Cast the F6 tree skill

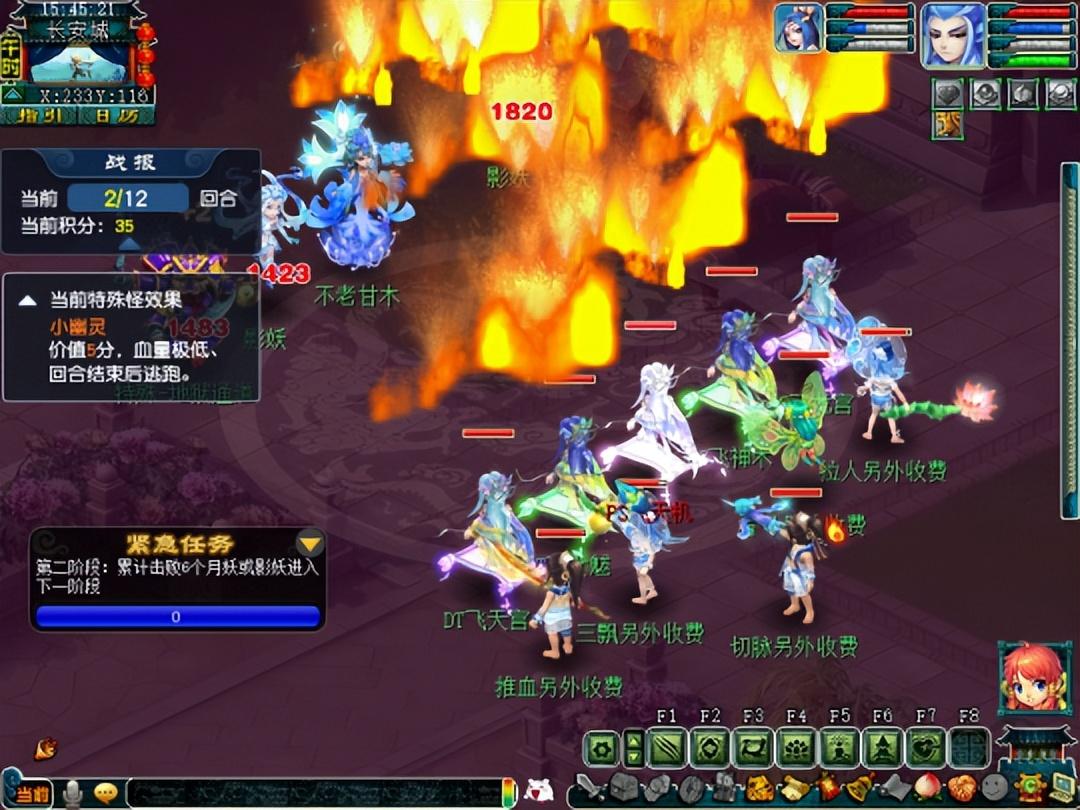click(x=882, y=748)
